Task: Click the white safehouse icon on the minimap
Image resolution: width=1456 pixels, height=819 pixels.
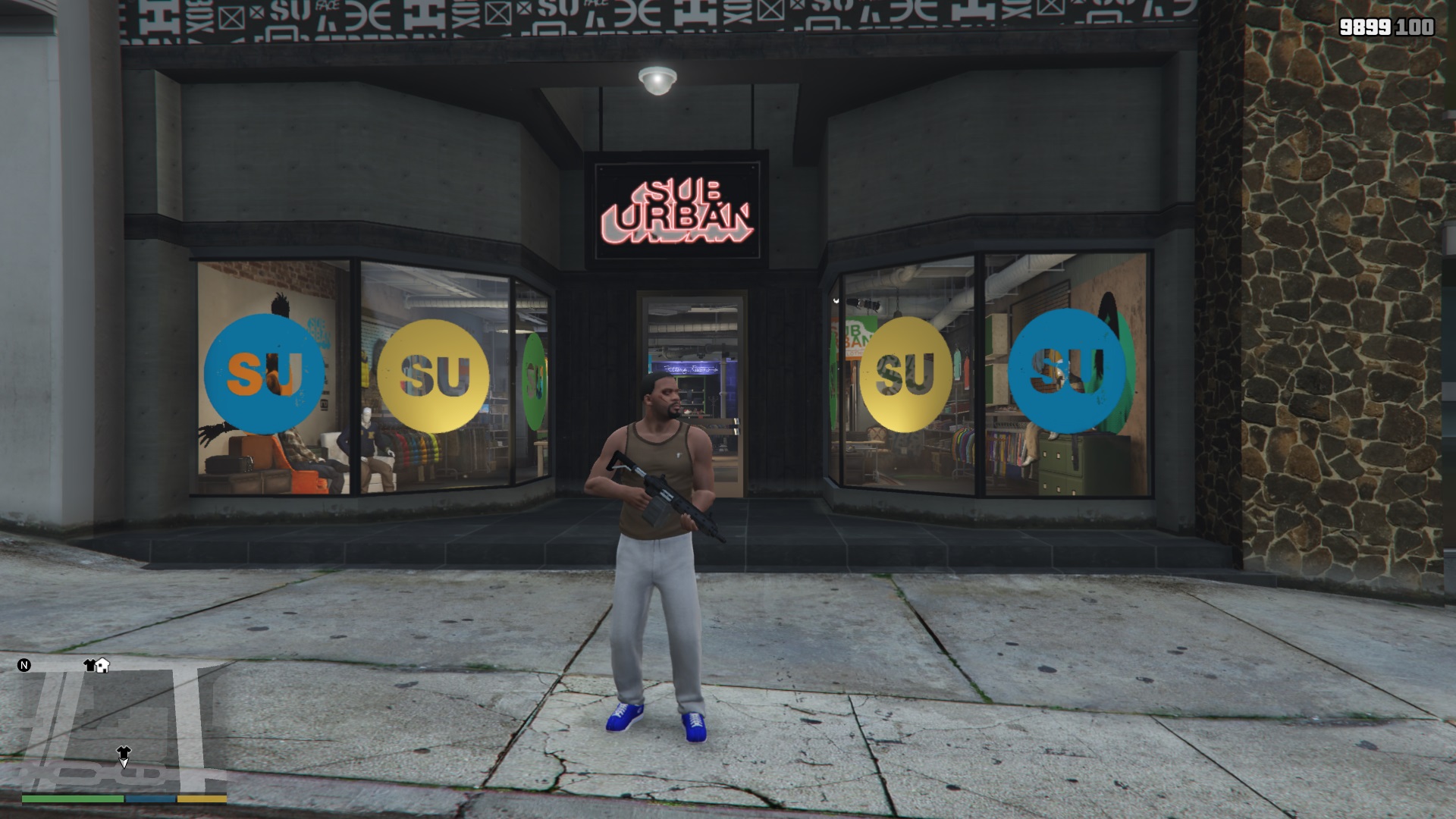Action: point(102,665)
